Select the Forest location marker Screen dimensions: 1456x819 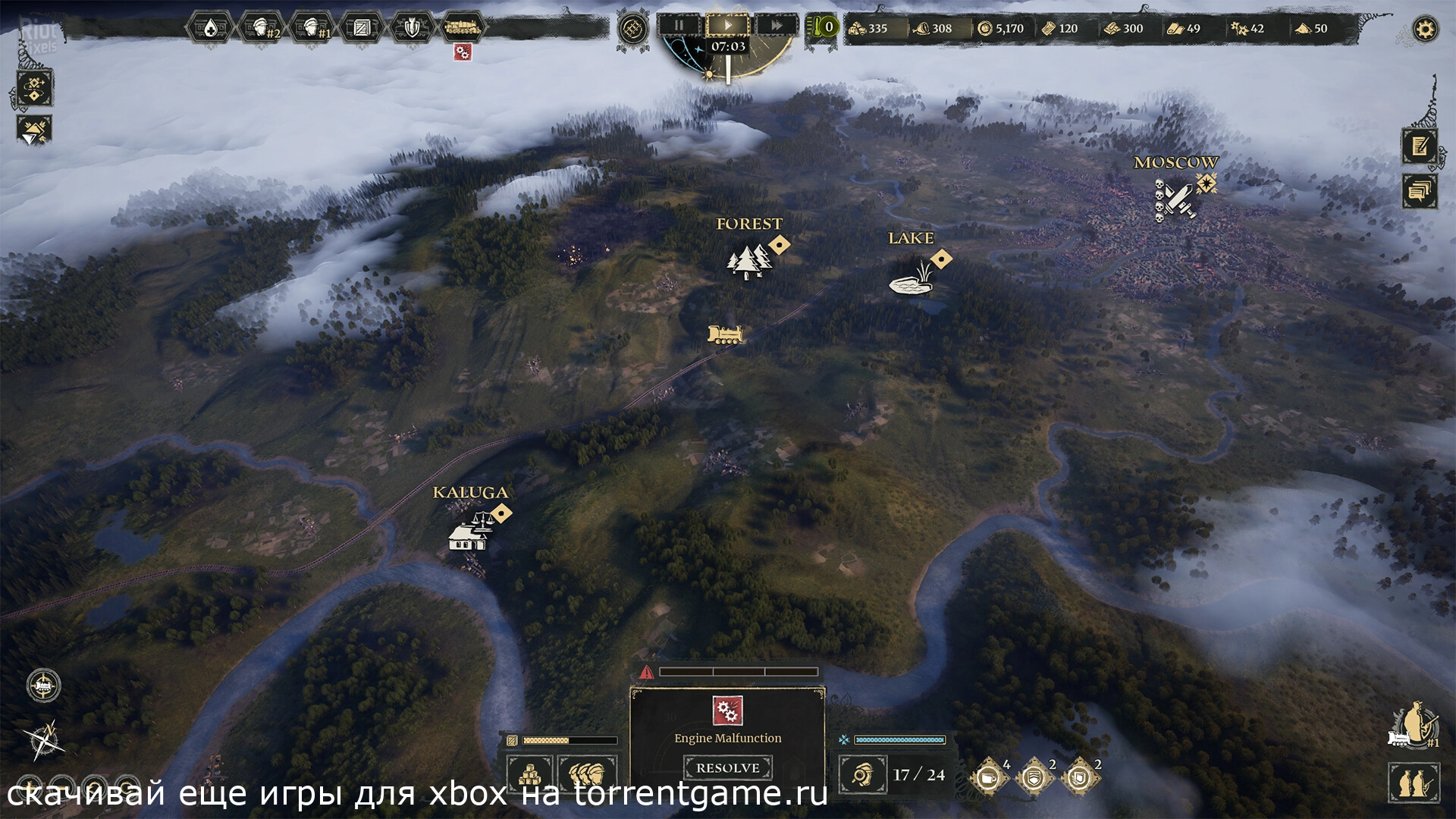pos(749,261)
